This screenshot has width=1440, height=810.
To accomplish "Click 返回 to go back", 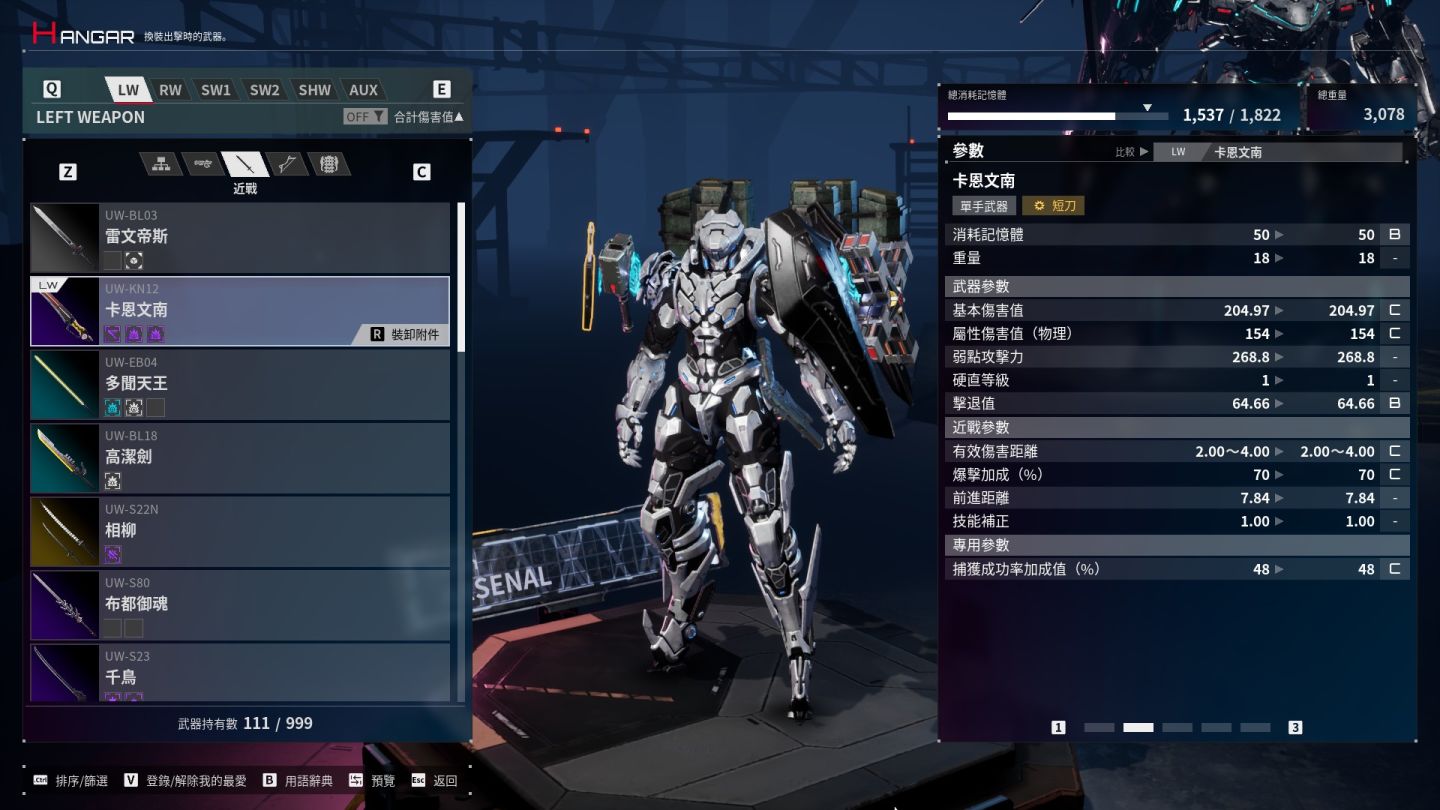I will (435, 781).
